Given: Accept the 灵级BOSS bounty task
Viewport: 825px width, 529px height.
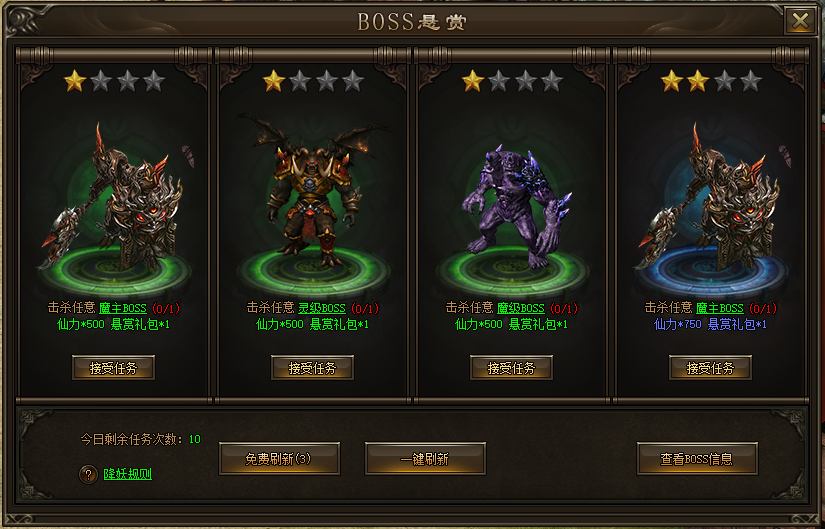Looking at the screenshot, I should click(x=312, y=368).
